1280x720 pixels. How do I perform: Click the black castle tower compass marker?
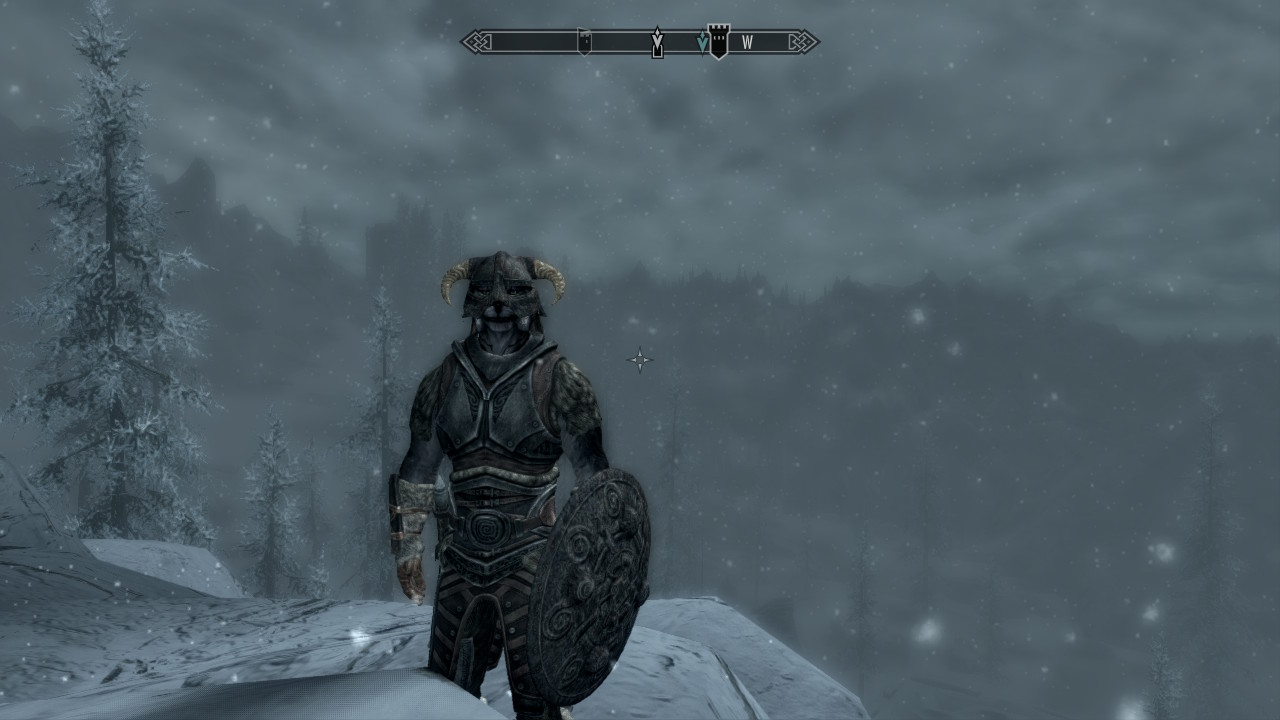point(718,42)
